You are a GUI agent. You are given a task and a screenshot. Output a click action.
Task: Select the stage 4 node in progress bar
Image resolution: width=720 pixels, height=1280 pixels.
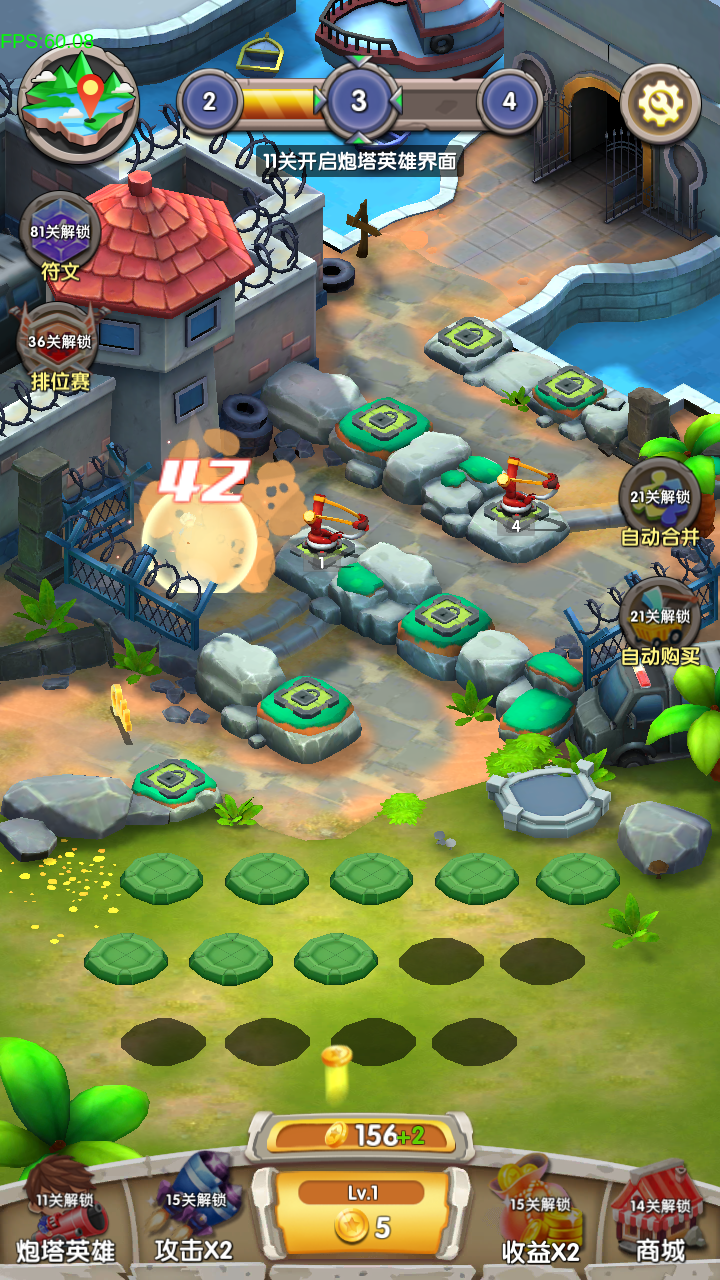pyautogui.click(x=510, y=101)
